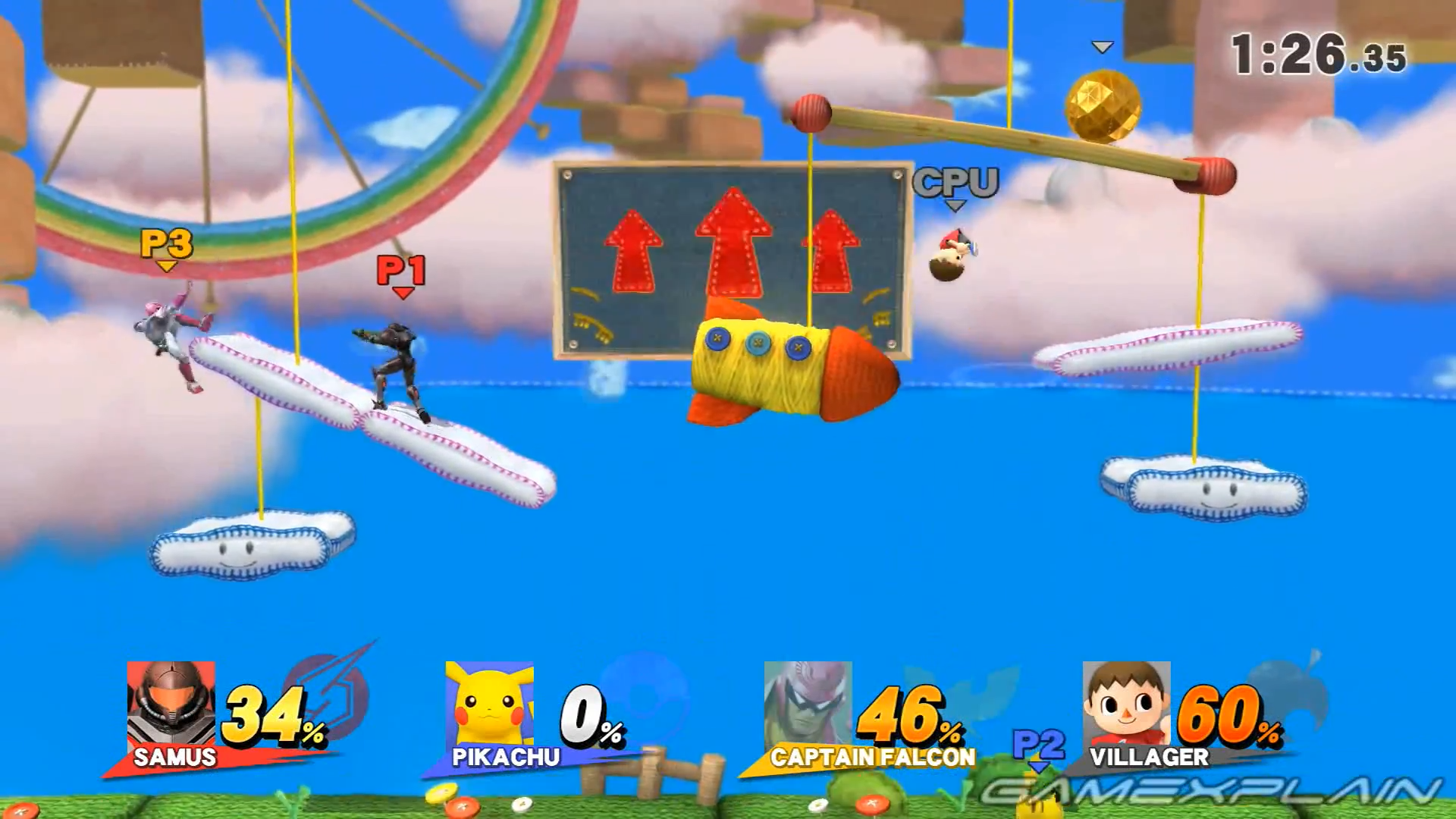Click the SAMUS name label
Viewport: 1456px width, 819px height.
pyautogui.click(x=176, y=757)
